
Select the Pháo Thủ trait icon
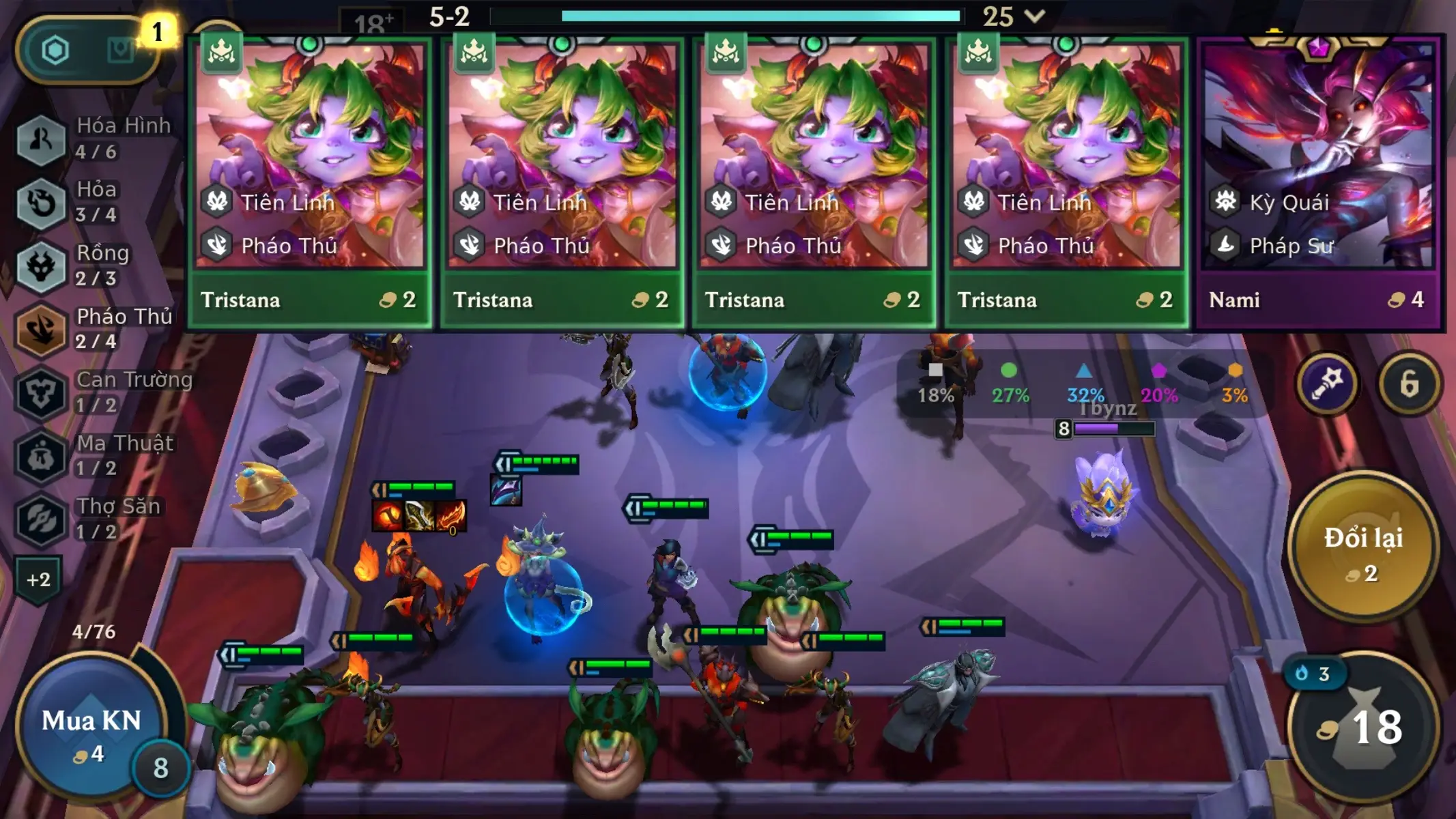(41, 330)
